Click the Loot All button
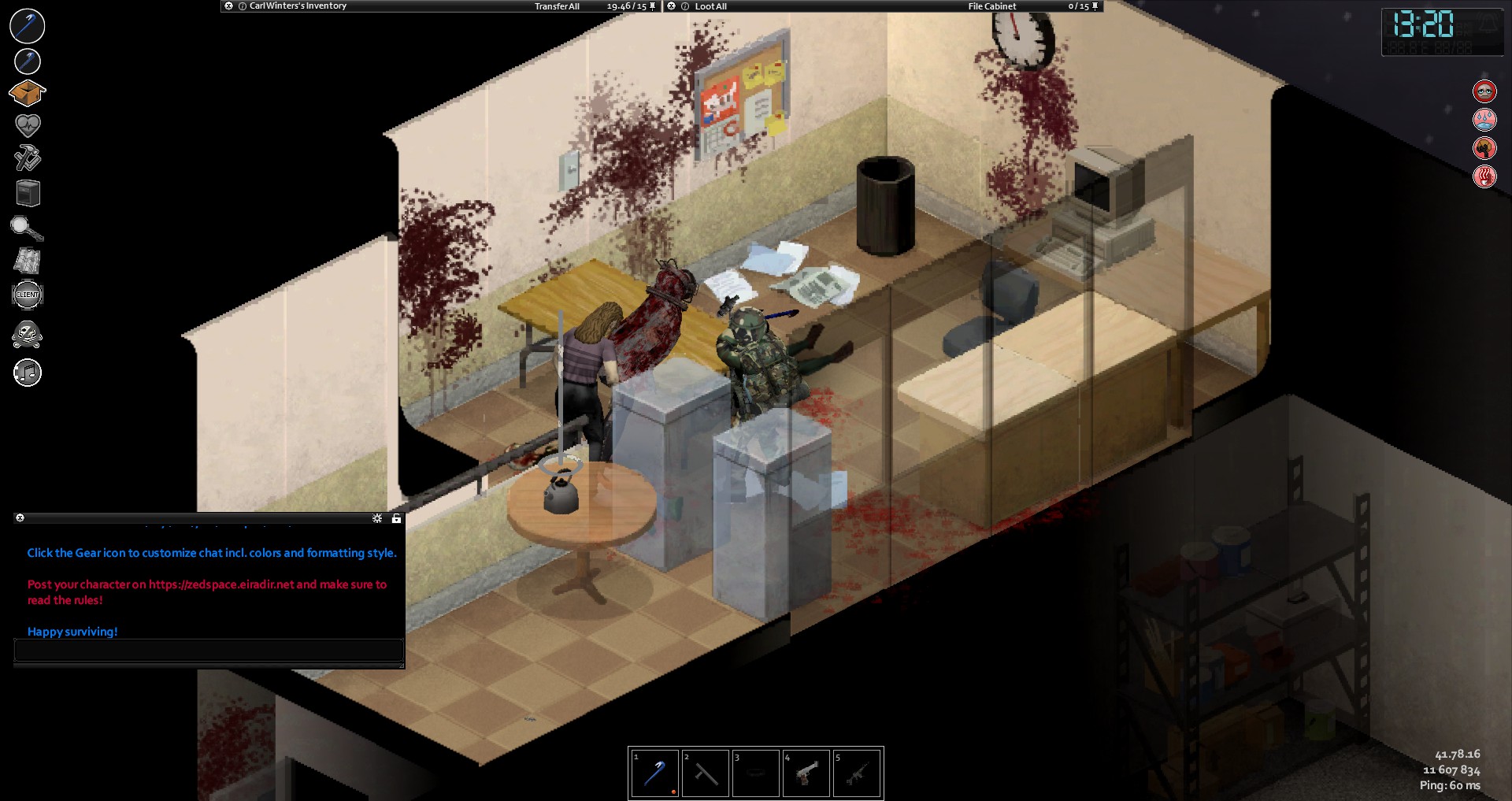The image size is (1512, 801). (710, 6)
